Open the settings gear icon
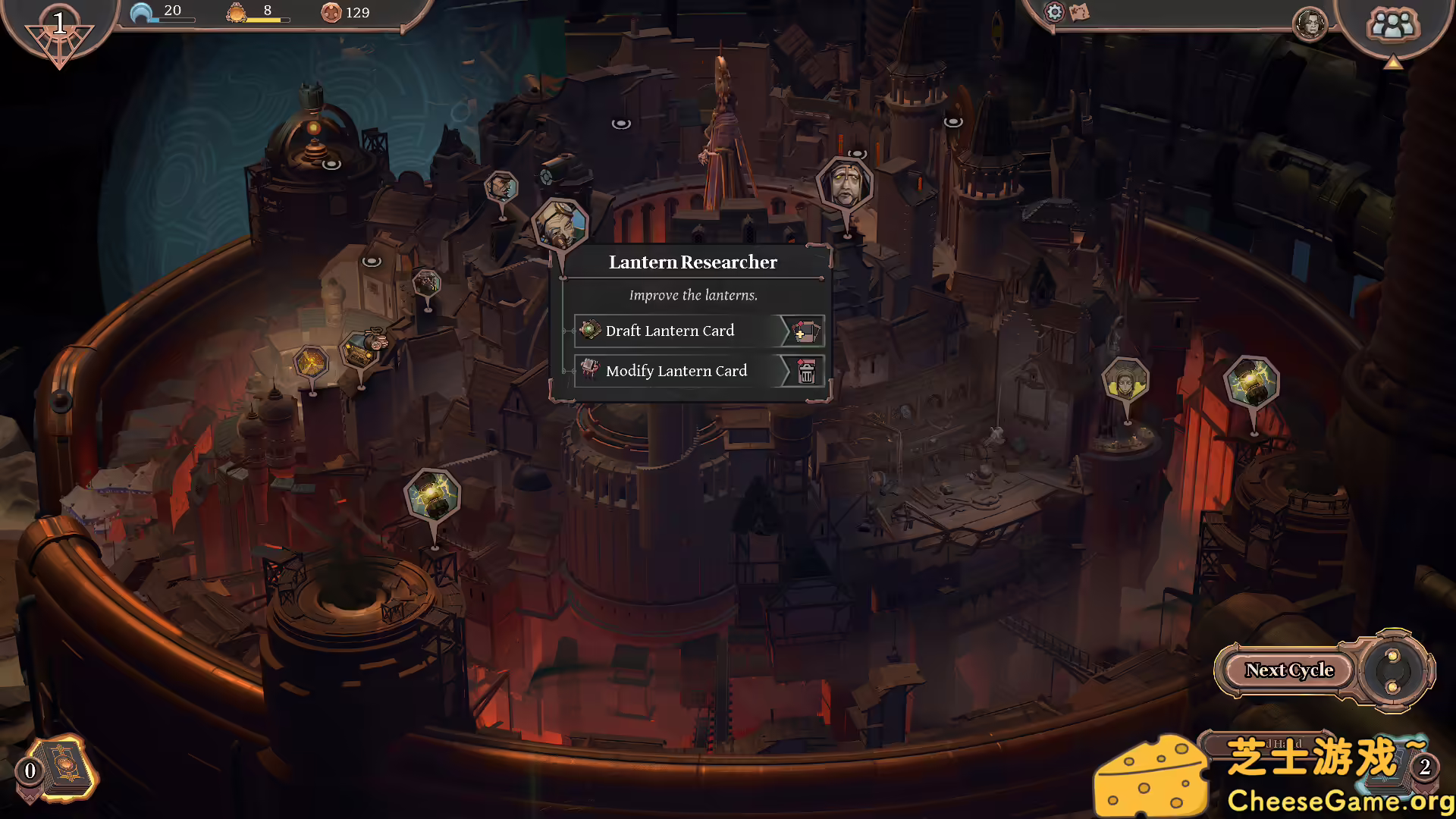This screenshot has width=1456, height=819. point(1054,12)
